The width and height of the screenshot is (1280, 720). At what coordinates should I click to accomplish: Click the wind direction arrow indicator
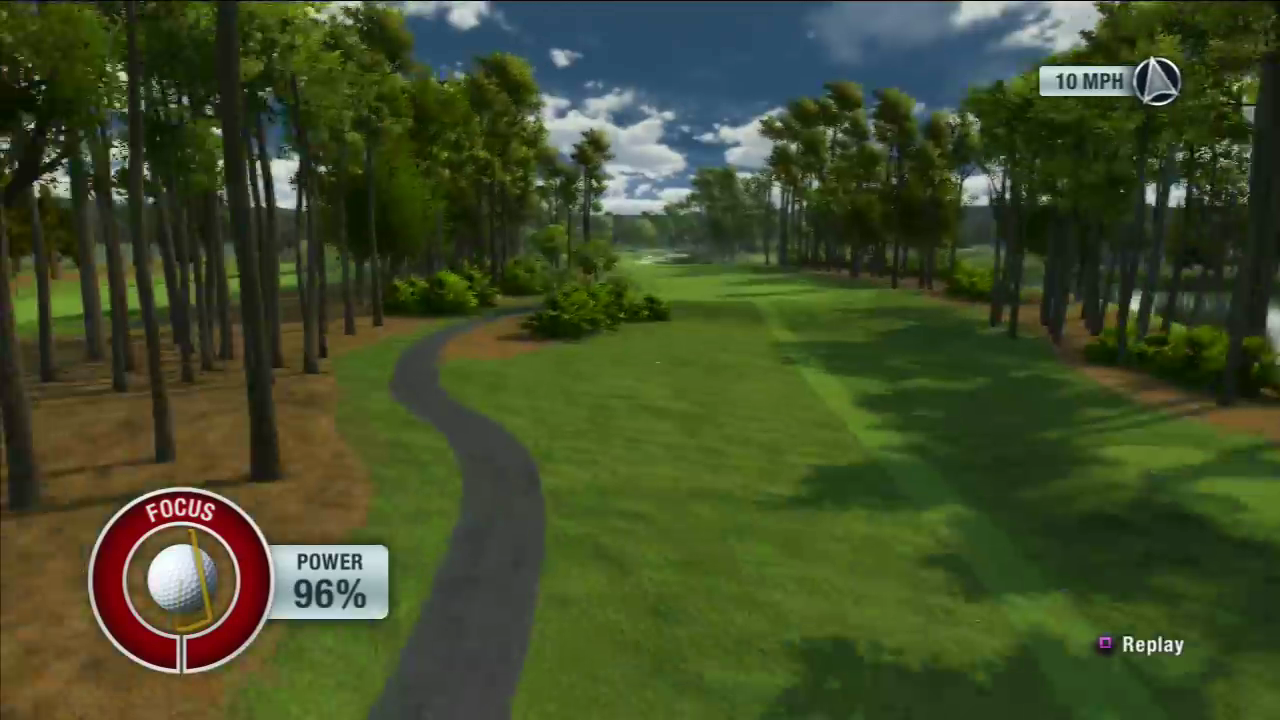[1157, 81]
